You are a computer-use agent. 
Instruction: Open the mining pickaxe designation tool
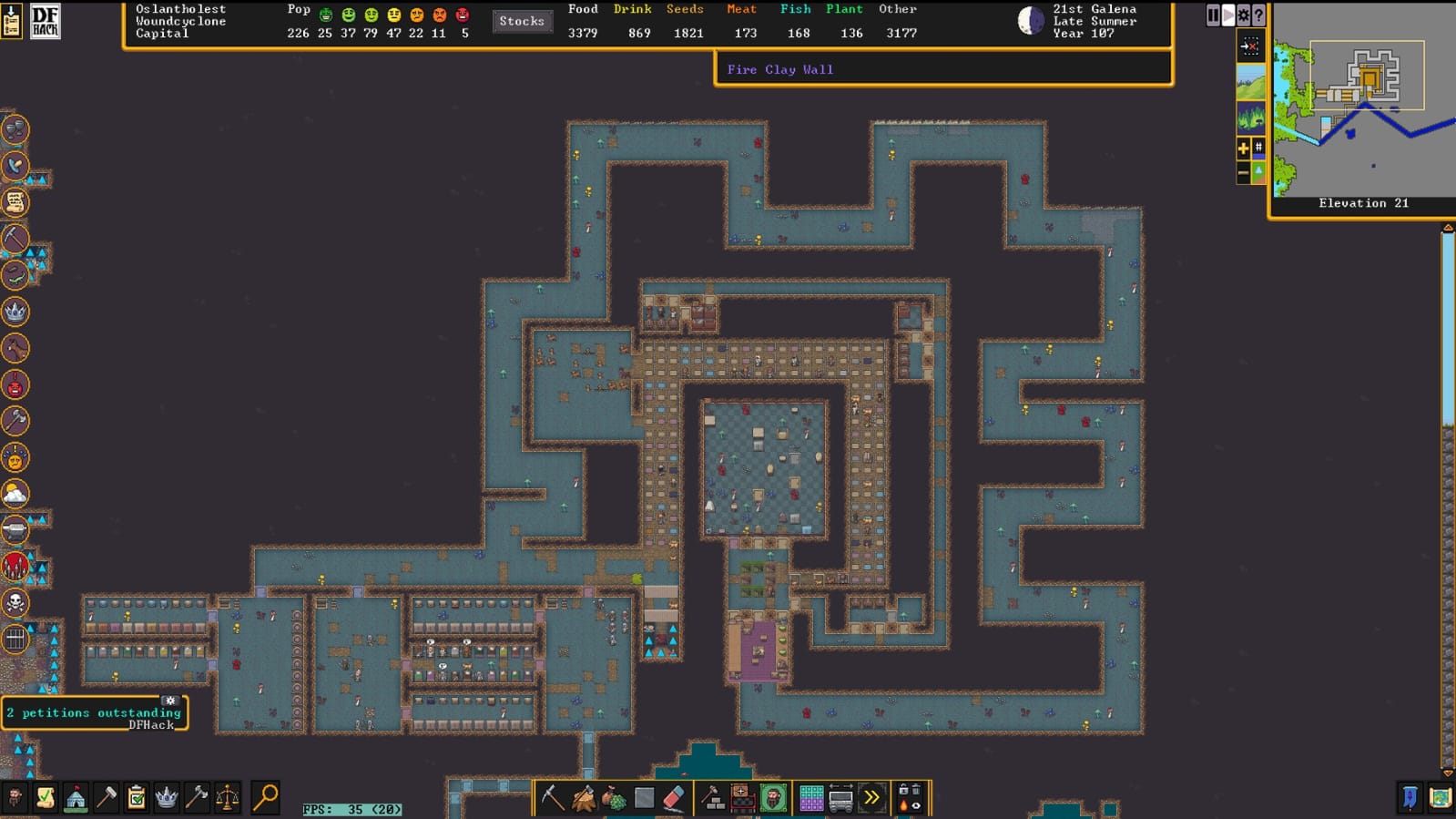point(552,798)
